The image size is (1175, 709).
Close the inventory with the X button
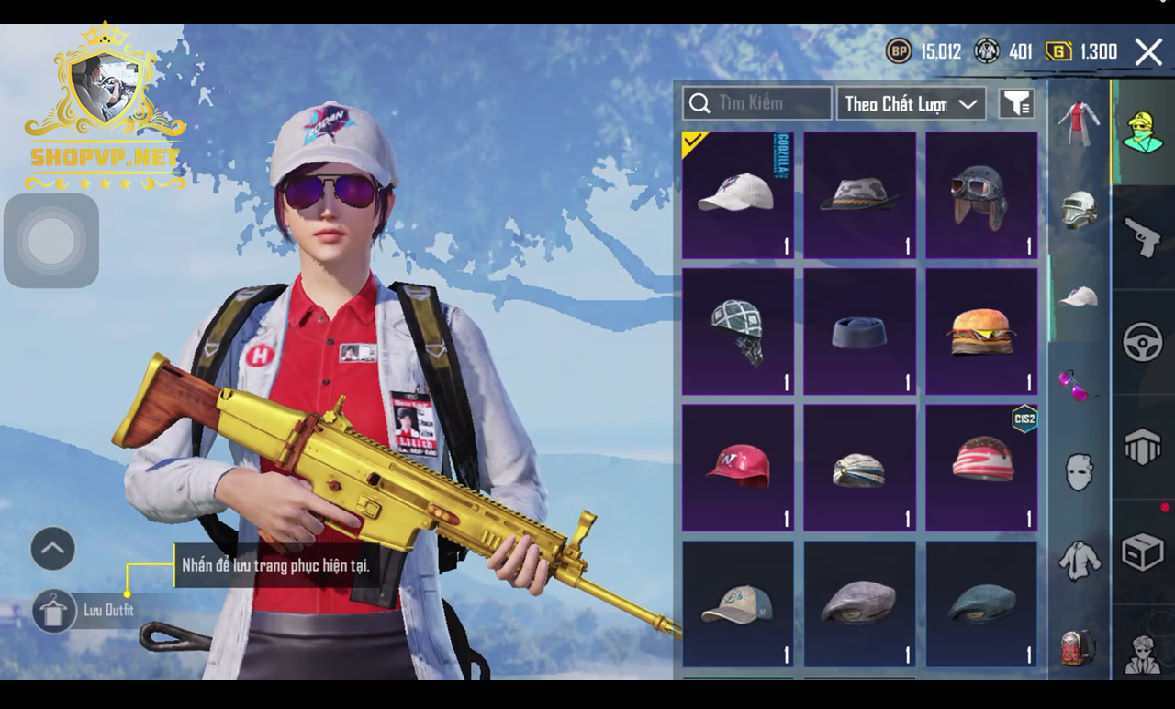(1148, 52)
